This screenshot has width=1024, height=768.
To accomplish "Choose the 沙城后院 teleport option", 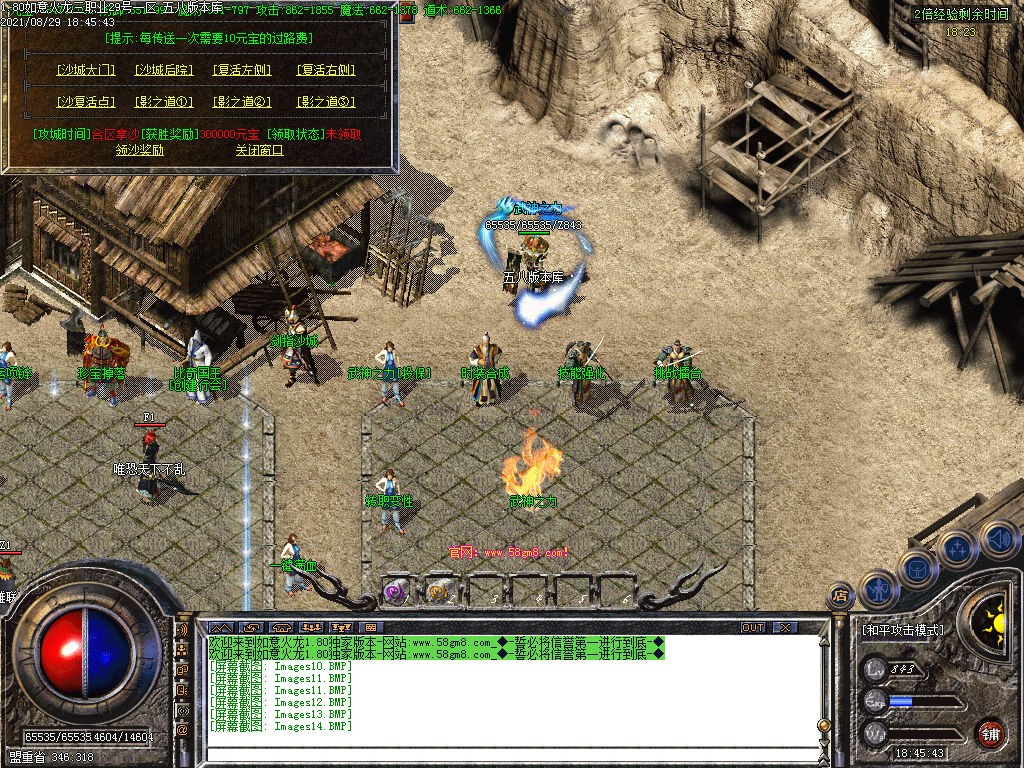I will [163, 71].
